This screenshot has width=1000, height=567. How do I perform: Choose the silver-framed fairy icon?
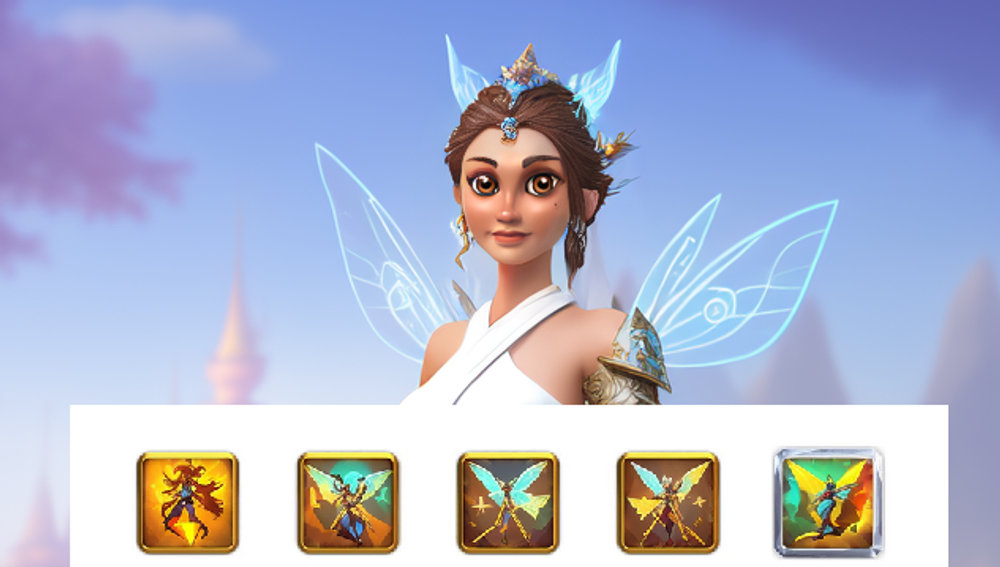coord(828,502)
